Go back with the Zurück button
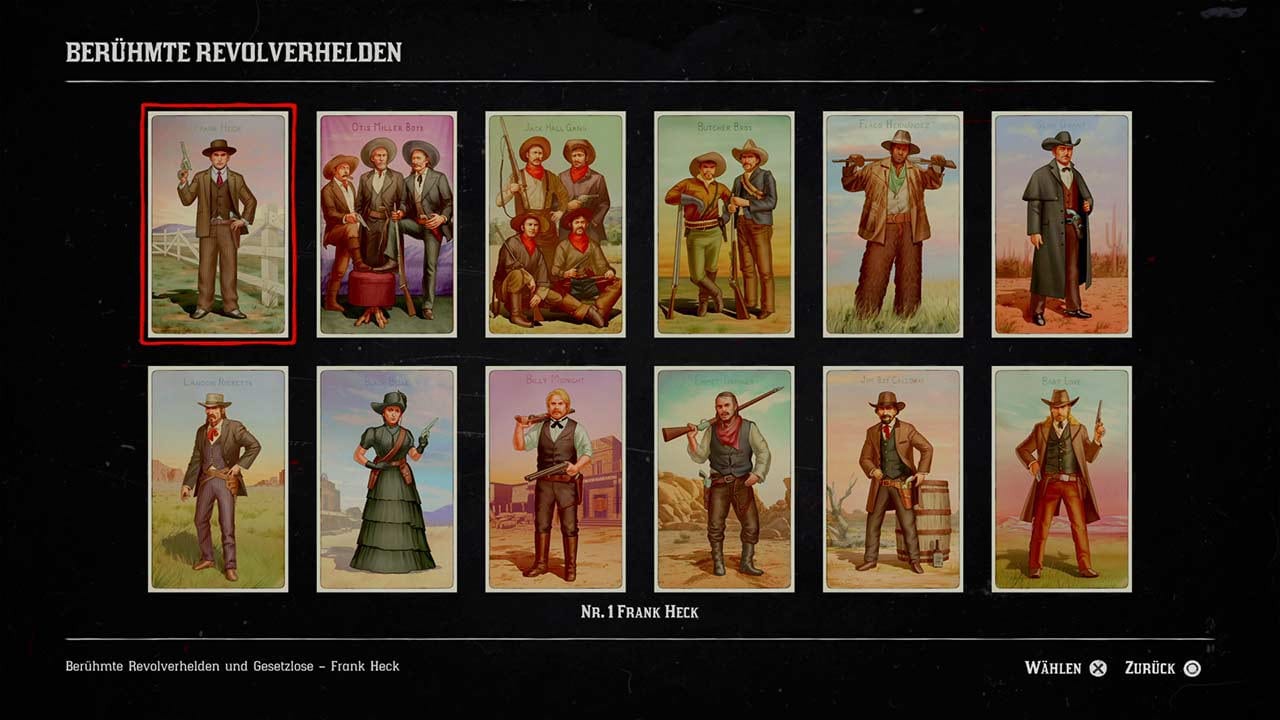Screen dimensions: 1280x720 (x=1162, y=668)
